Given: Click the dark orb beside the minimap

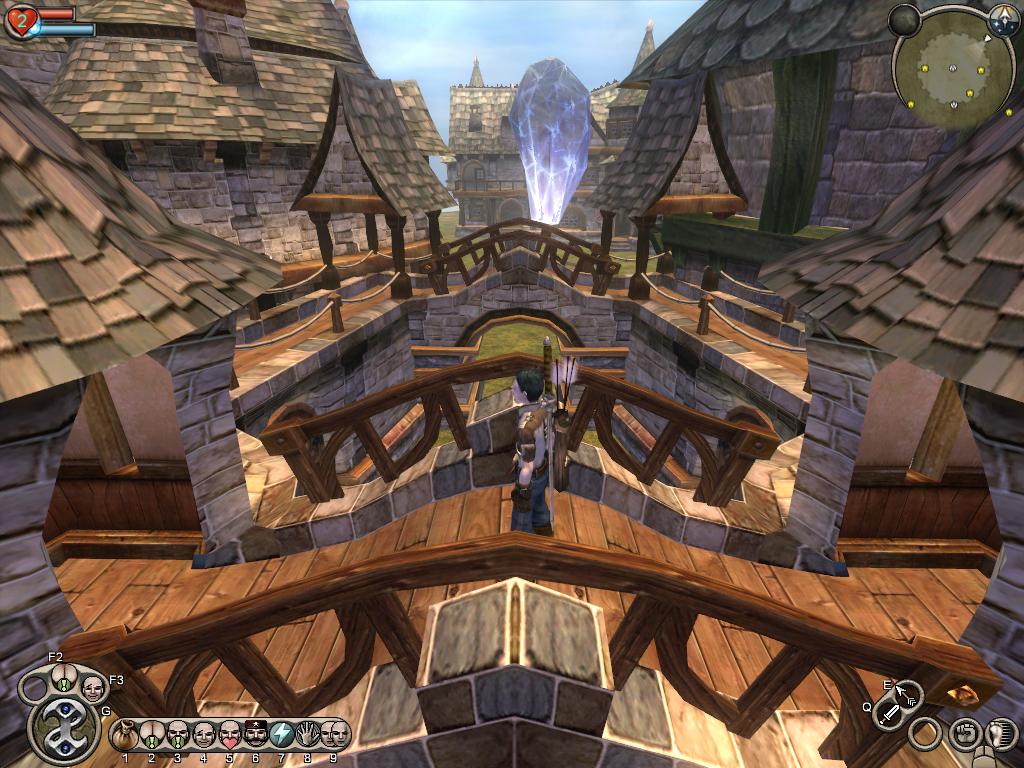Looking at the screenshot, I should (x=904, y=19).
